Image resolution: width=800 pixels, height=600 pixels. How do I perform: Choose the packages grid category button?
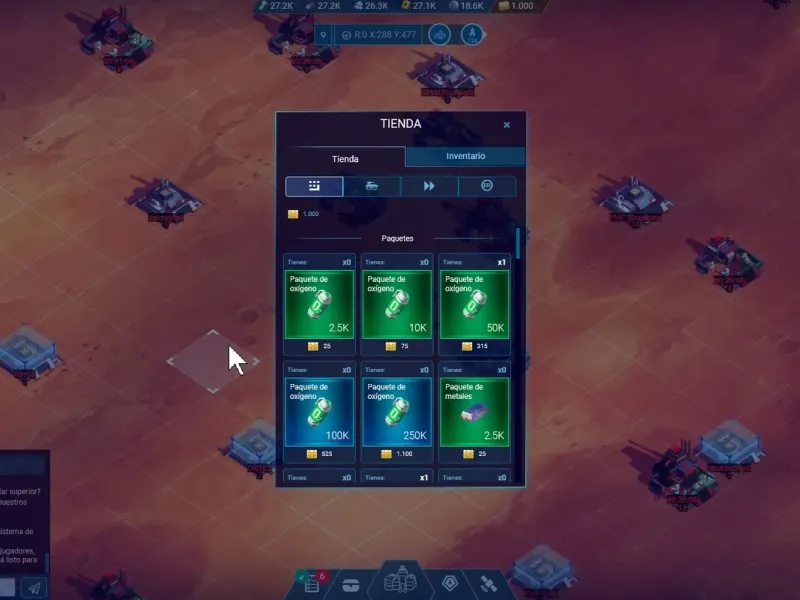(314, 187)
